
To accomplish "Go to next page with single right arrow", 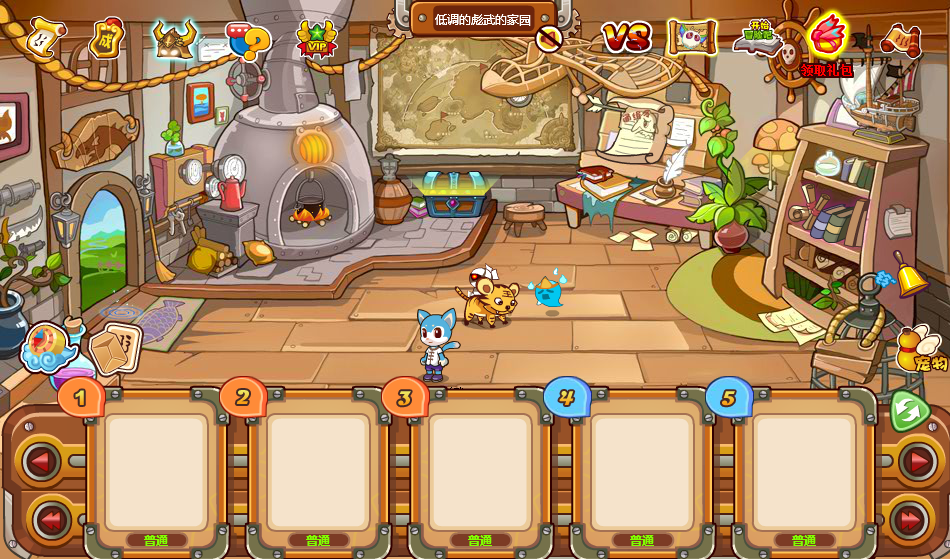I will [915, 462].
